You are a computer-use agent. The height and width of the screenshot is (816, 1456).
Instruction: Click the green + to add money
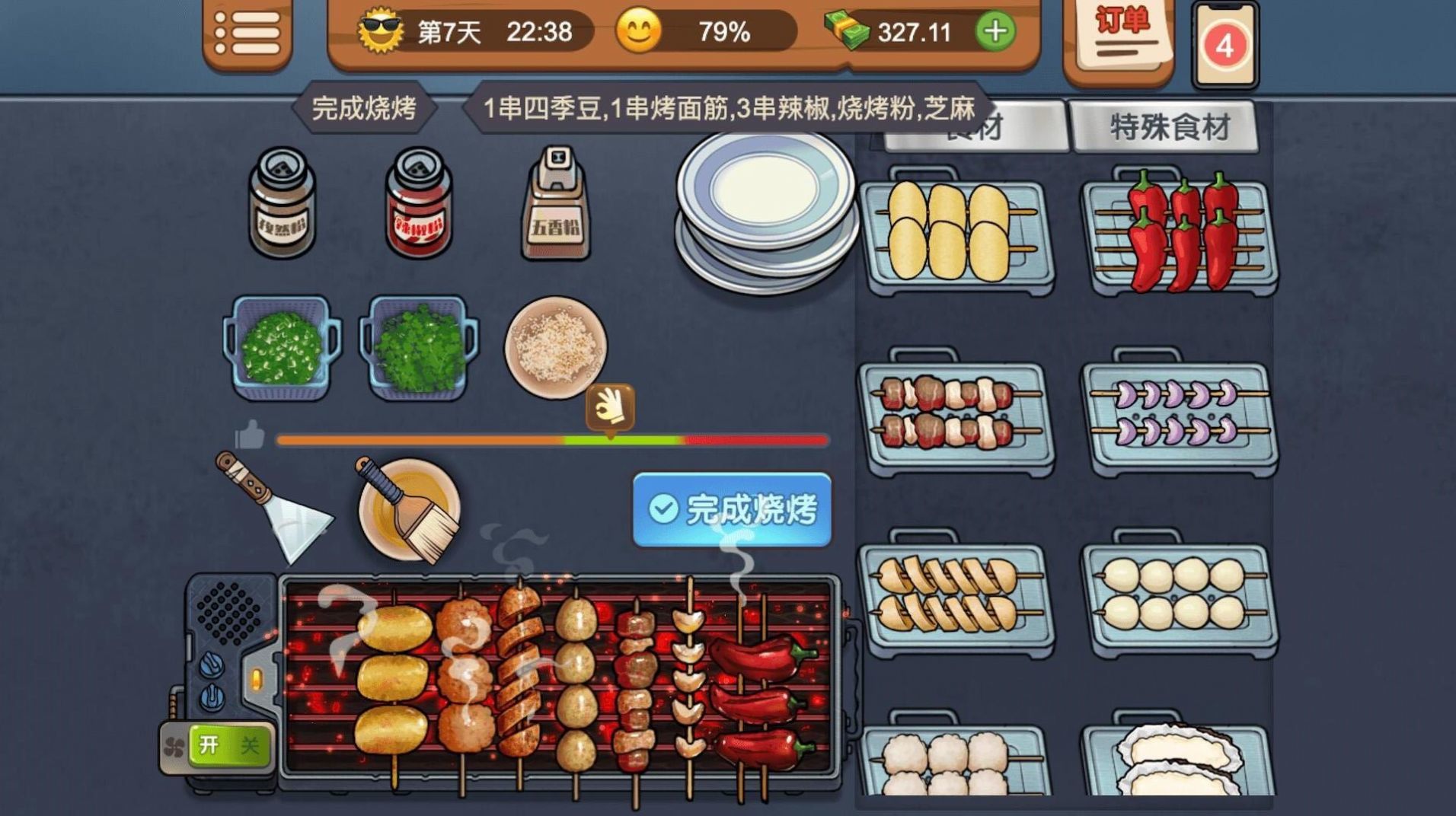click(994, 32)
